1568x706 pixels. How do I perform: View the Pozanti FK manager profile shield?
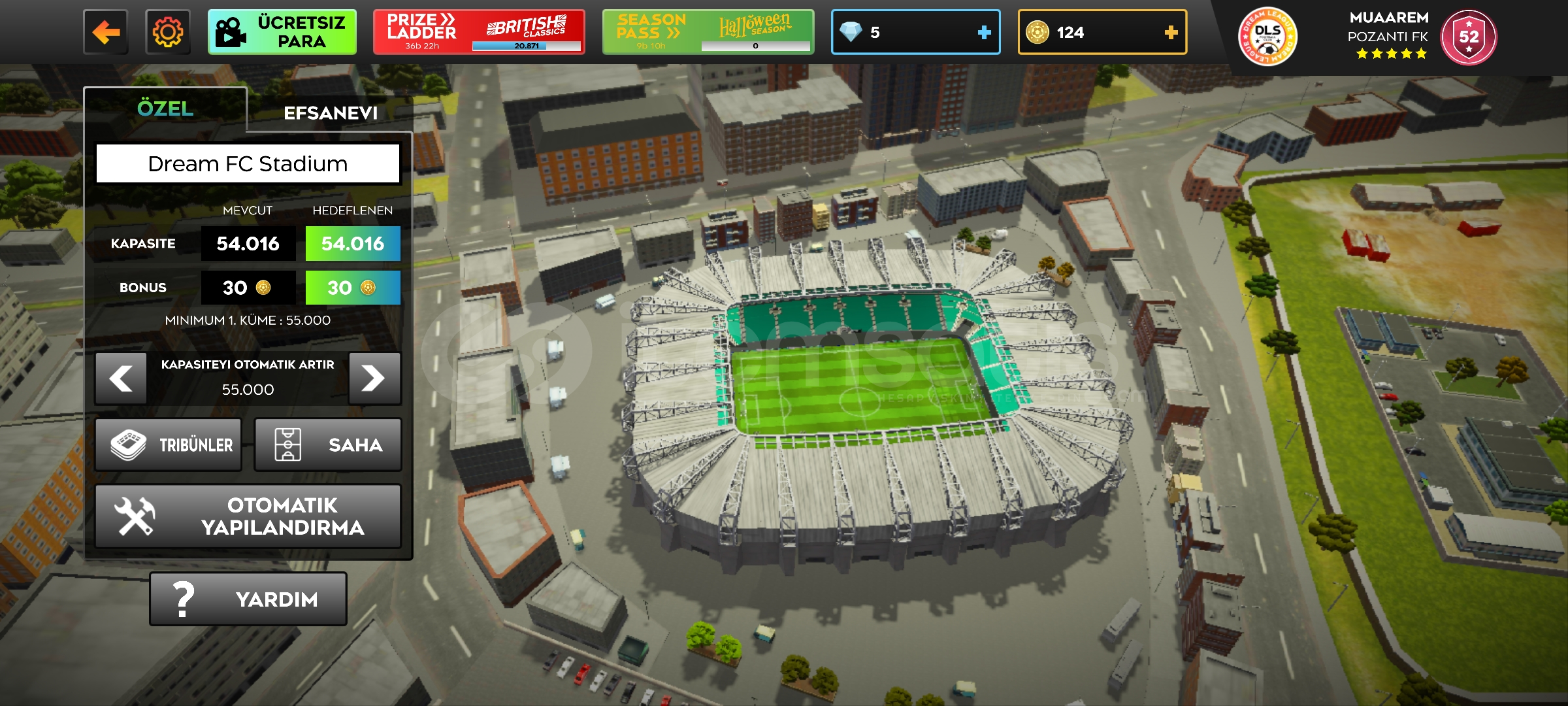(1469, 37)
